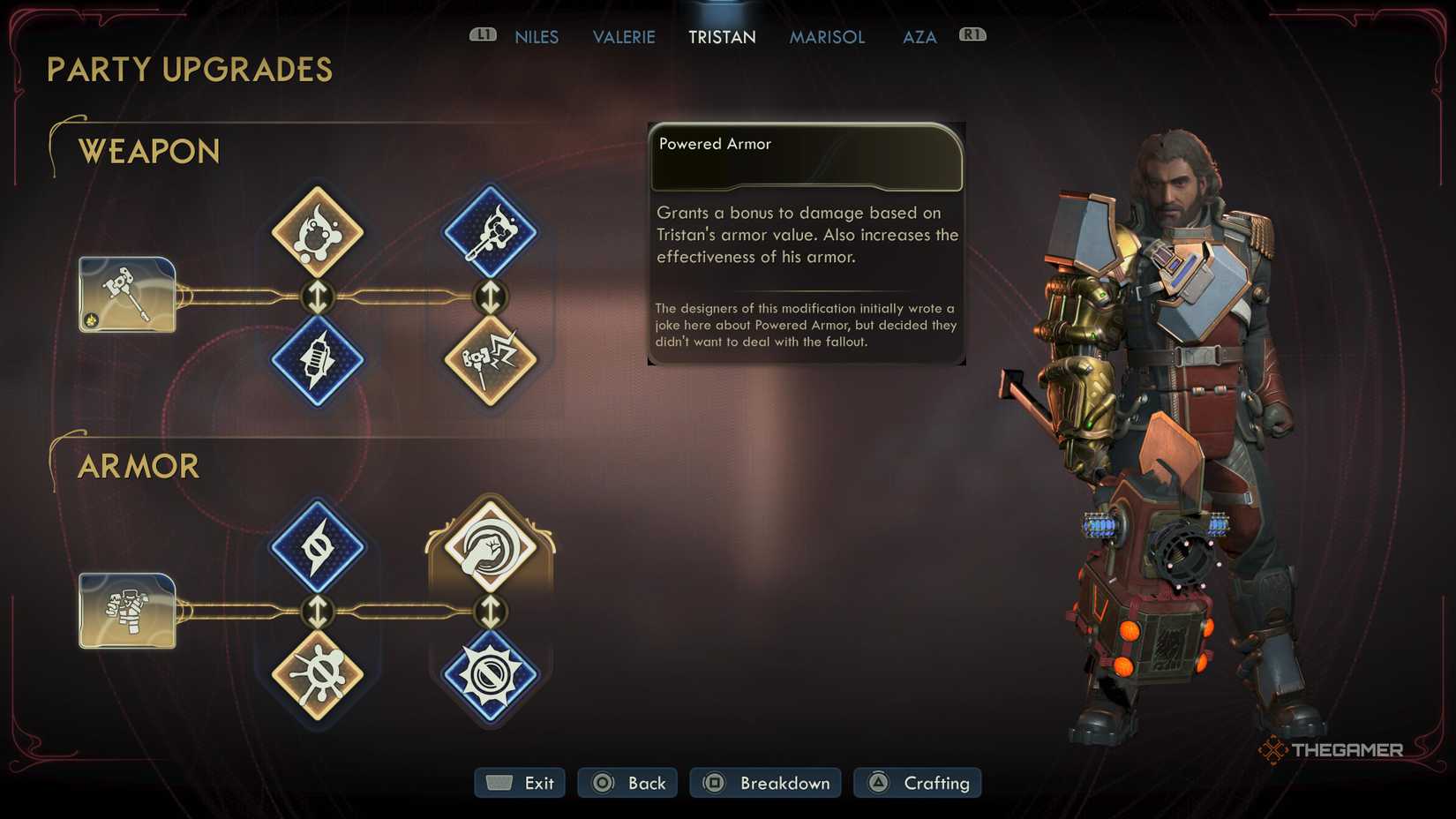
Task: Select the battery-style weapon upgrade diamond
Action: point(318,362)
